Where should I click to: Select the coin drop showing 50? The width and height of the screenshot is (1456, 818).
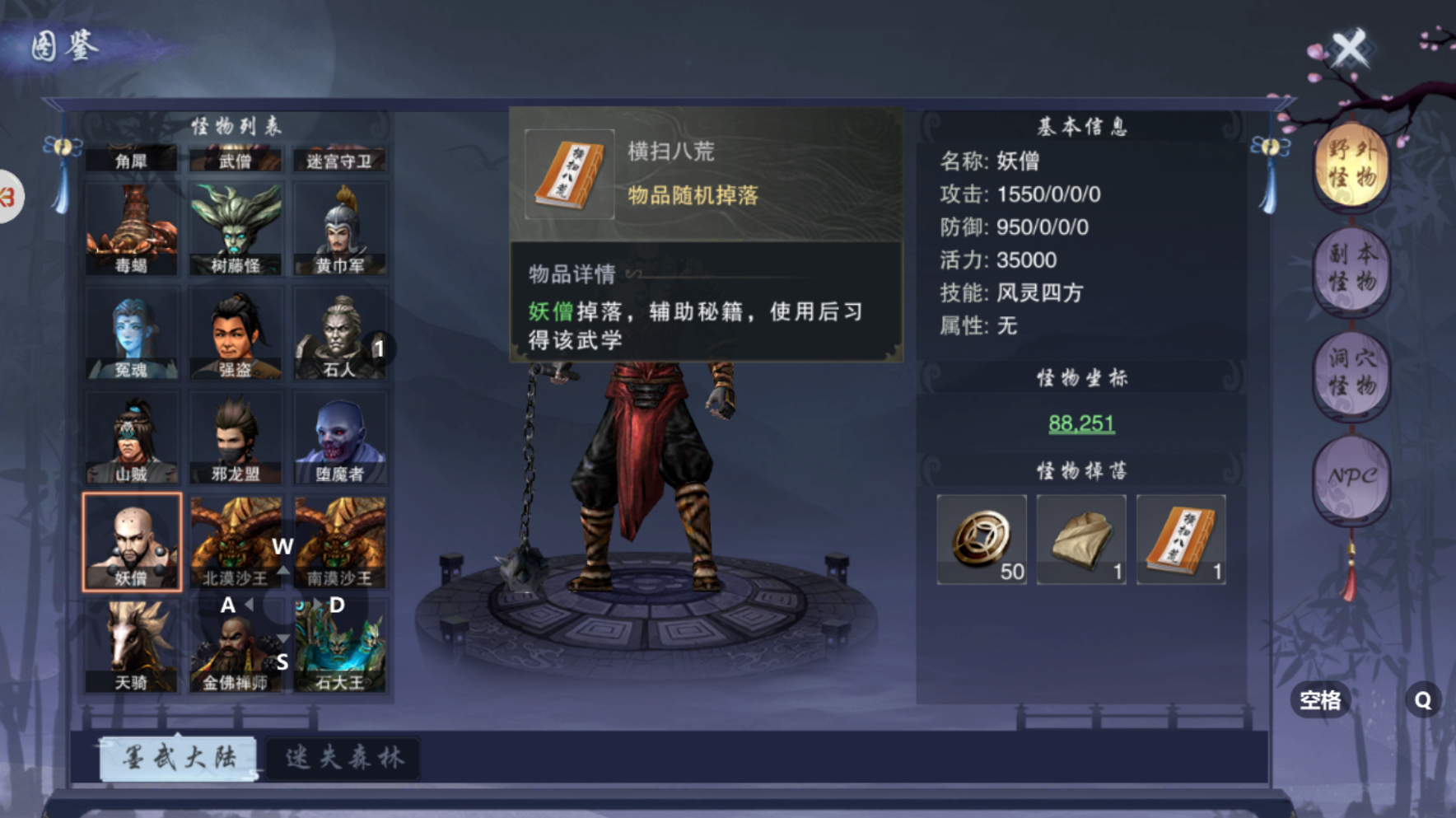[981, 538]
